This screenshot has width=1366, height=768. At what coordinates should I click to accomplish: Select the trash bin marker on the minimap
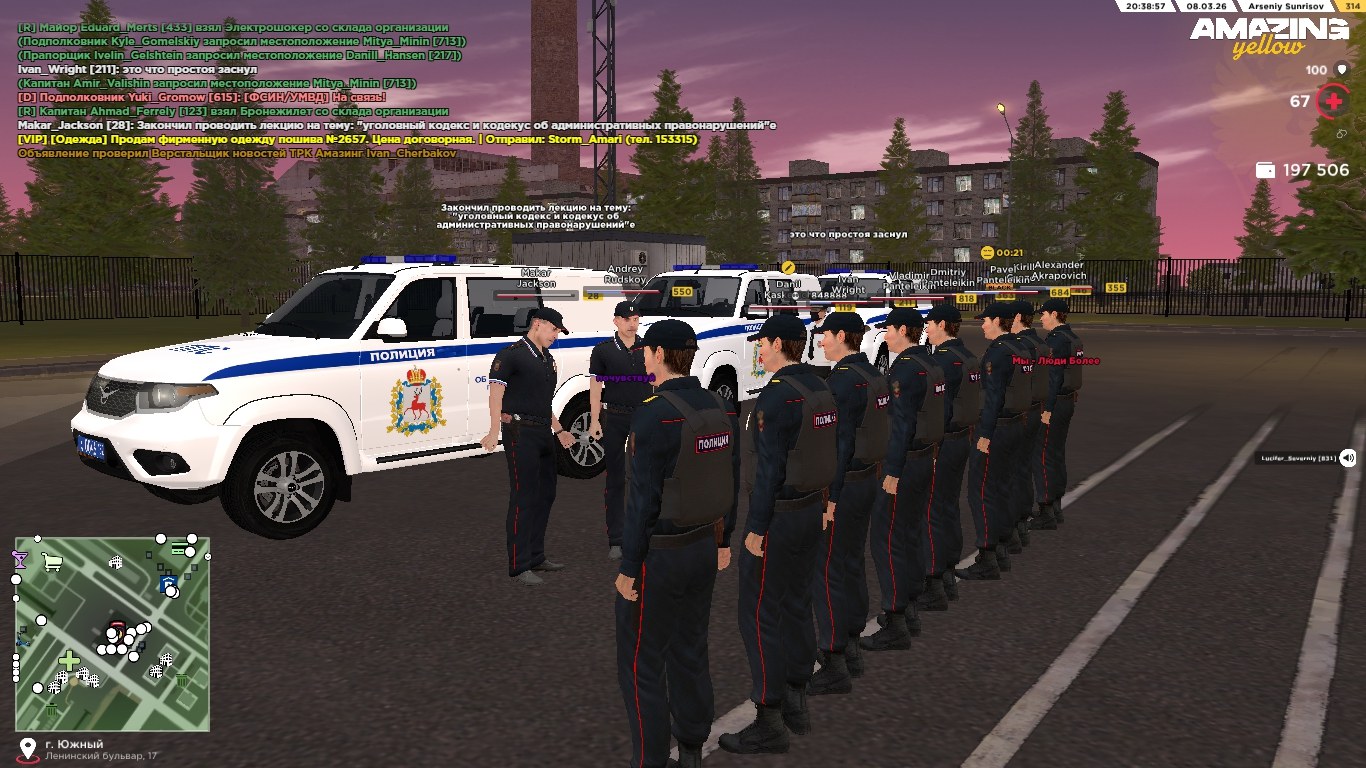coord(180,680)
